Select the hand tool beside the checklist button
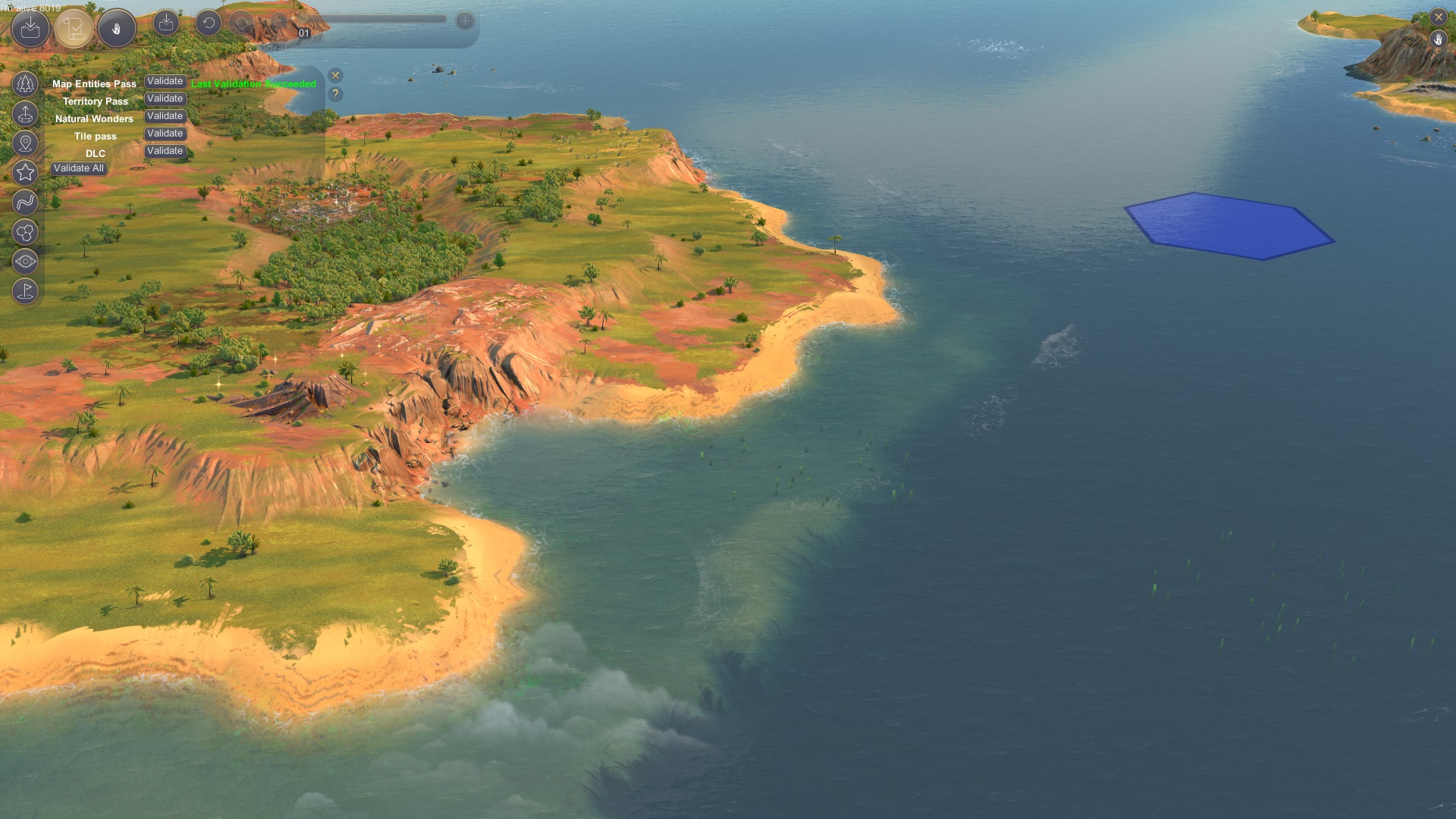Screen dimensions: 1456x819 tap(117, 29)
